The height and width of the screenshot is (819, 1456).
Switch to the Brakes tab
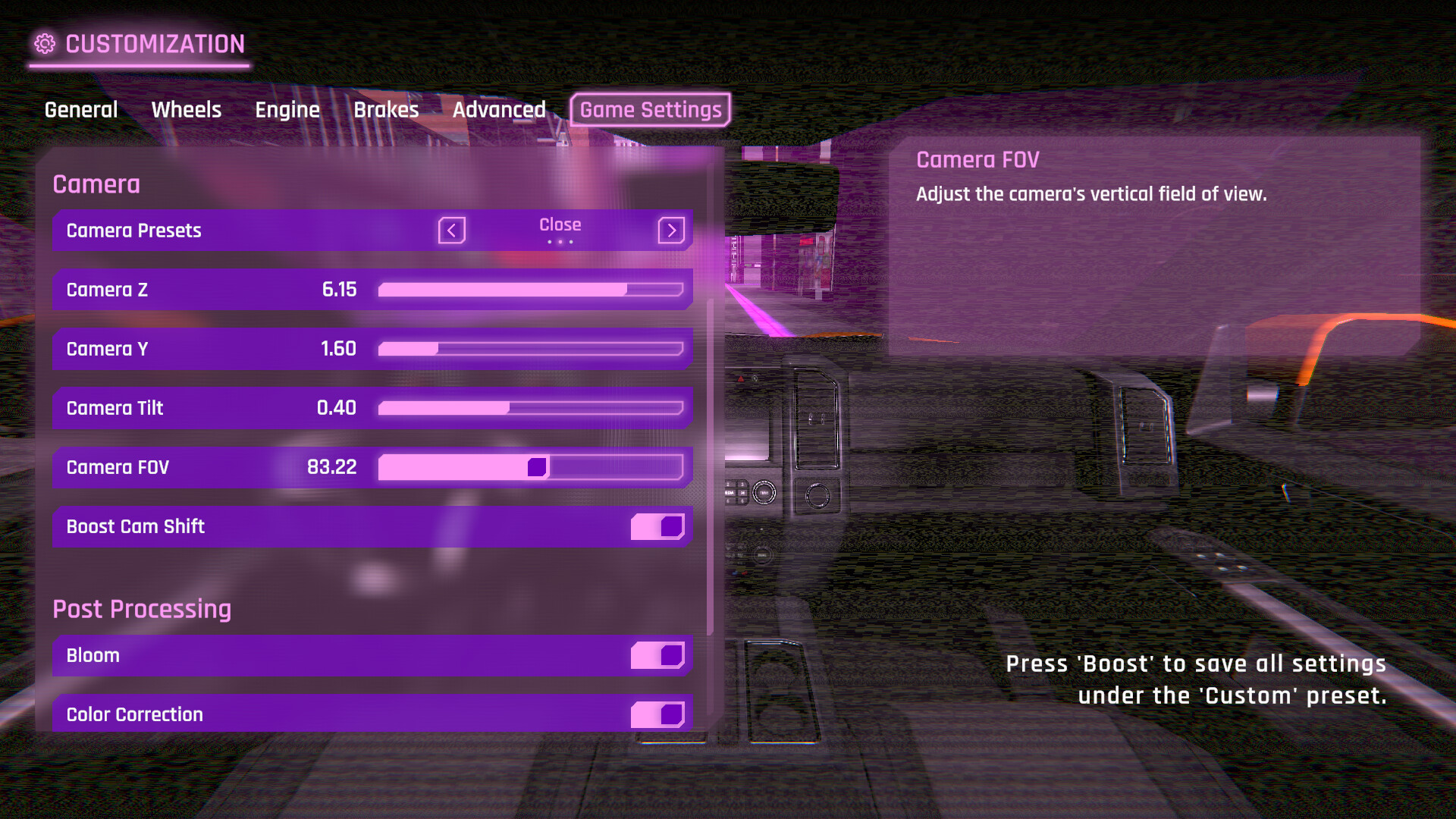point(386,109)
